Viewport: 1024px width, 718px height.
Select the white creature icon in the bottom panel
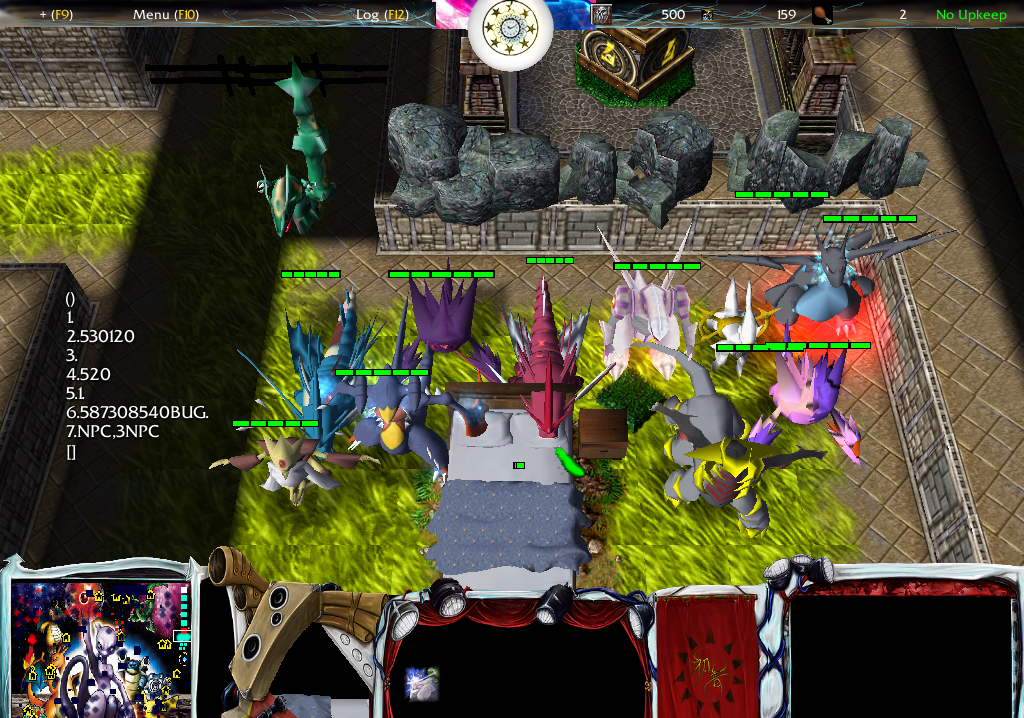click(x=422, y=684)
